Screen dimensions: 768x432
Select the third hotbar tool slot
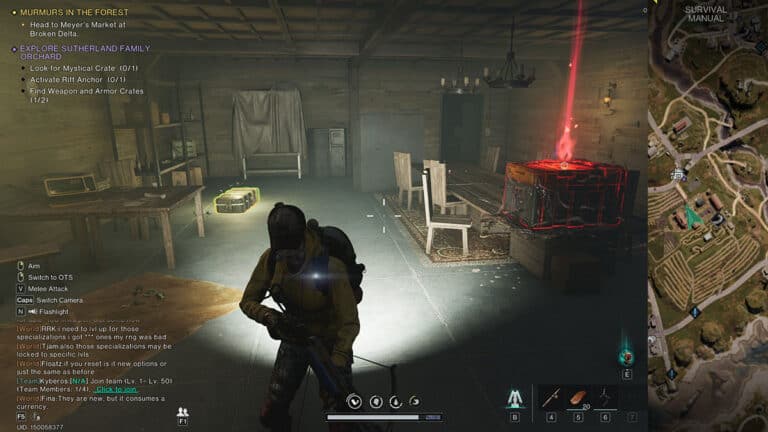pos(605,397)
